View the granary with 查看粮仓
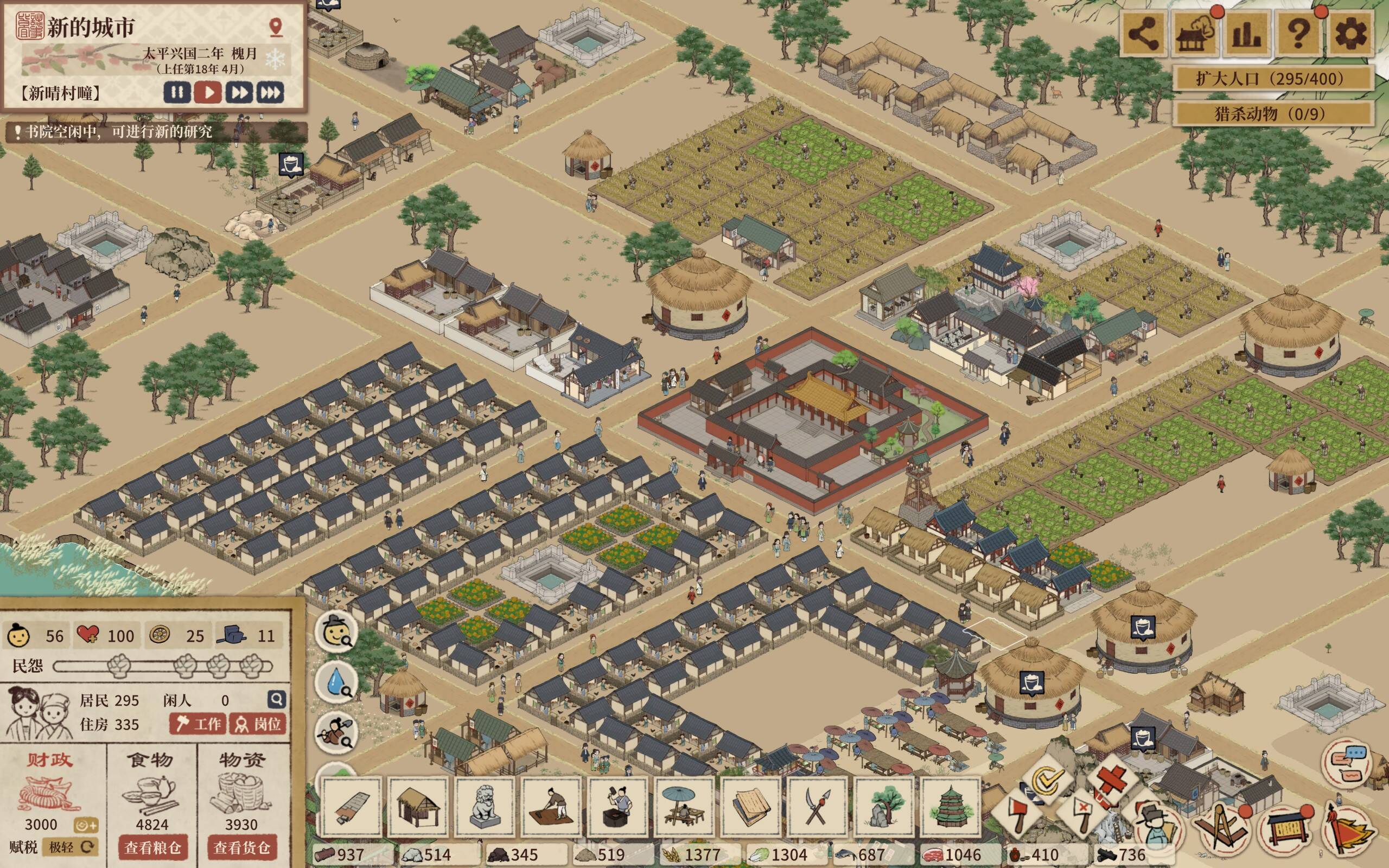The height and width of the screenshot is (868, 1389). (152, 847)
